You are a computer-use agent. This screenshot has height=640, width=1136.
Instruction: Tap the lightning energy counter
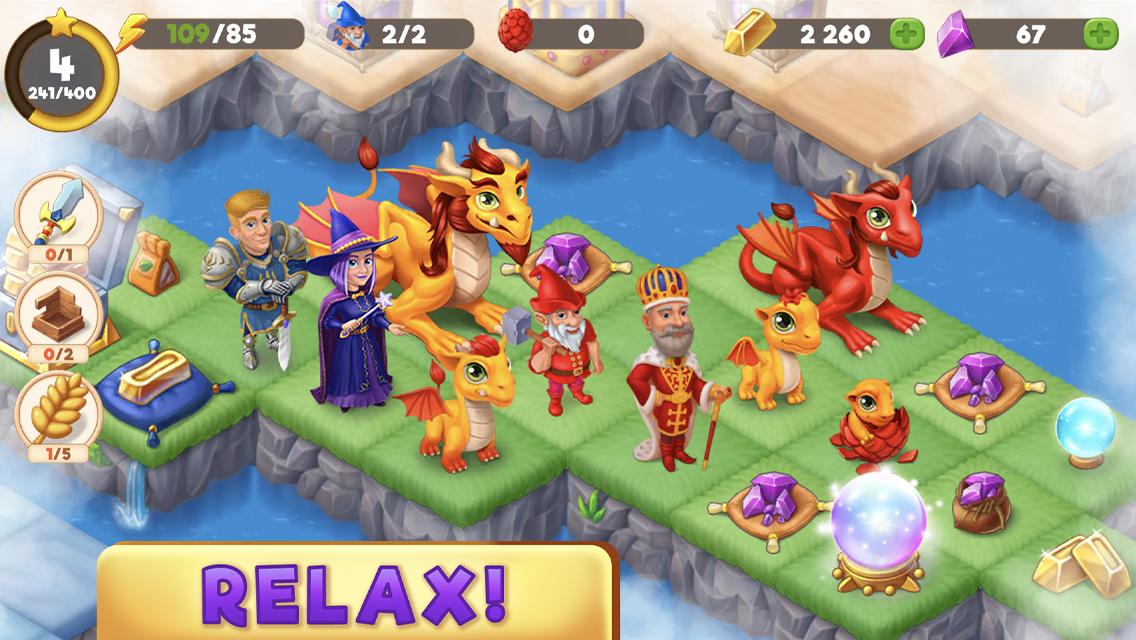(212, 34)
